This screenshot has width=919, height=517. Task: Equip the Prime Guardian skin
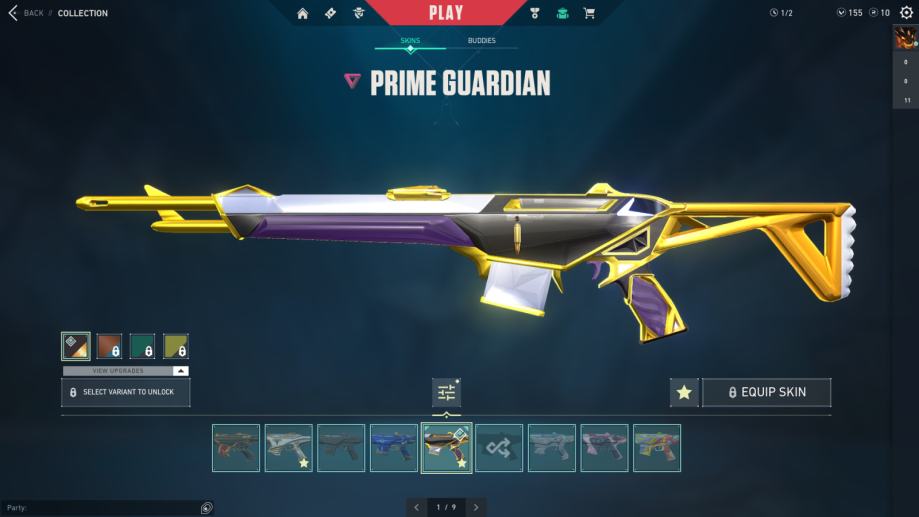tap(766, 393)
